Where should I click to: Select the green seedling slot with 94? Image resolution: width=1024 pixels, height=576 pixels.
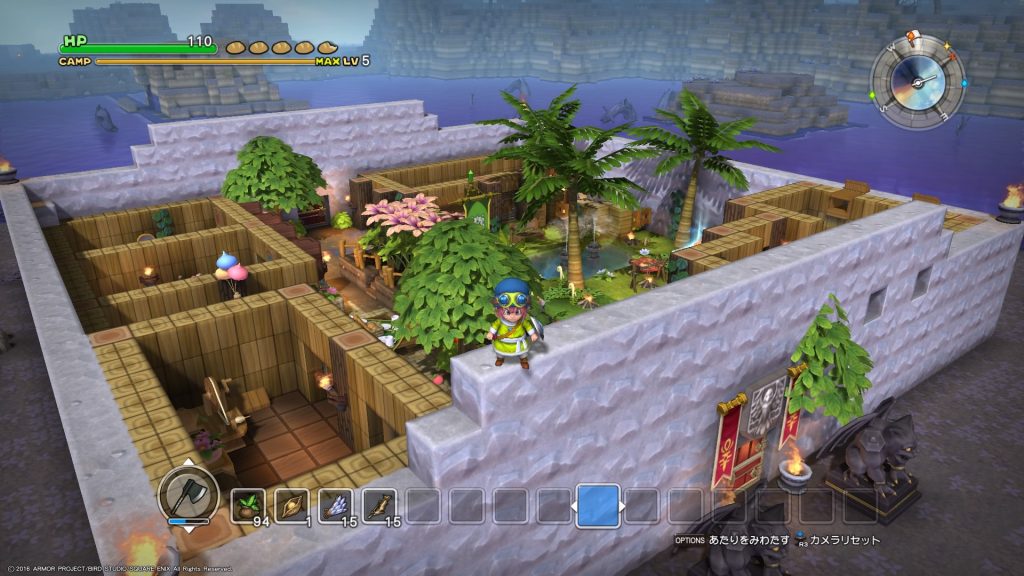pyautogui.click(x=248, y=506)
